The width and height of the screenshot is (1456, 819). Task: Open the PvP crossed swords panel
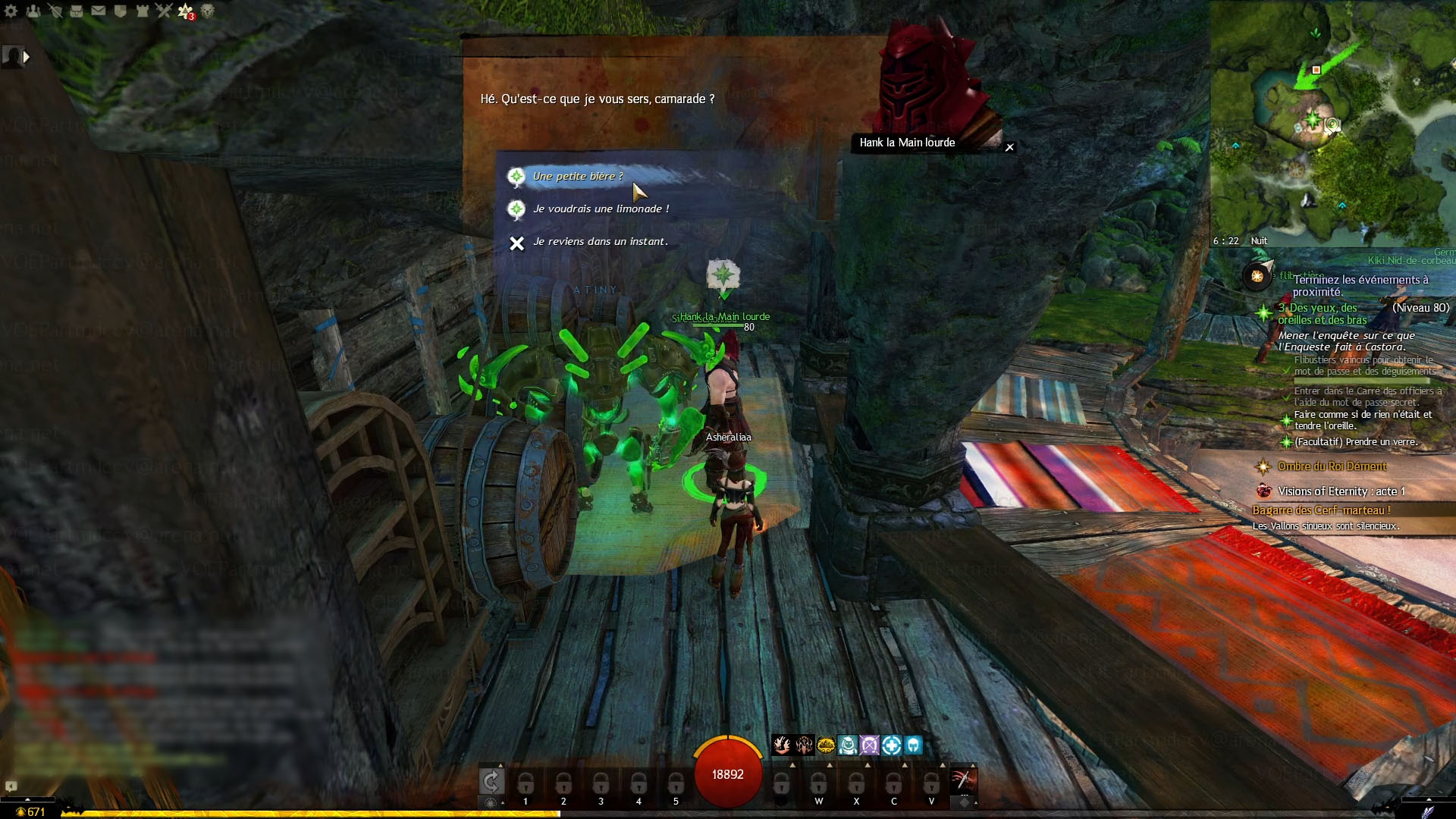(164, 11)
